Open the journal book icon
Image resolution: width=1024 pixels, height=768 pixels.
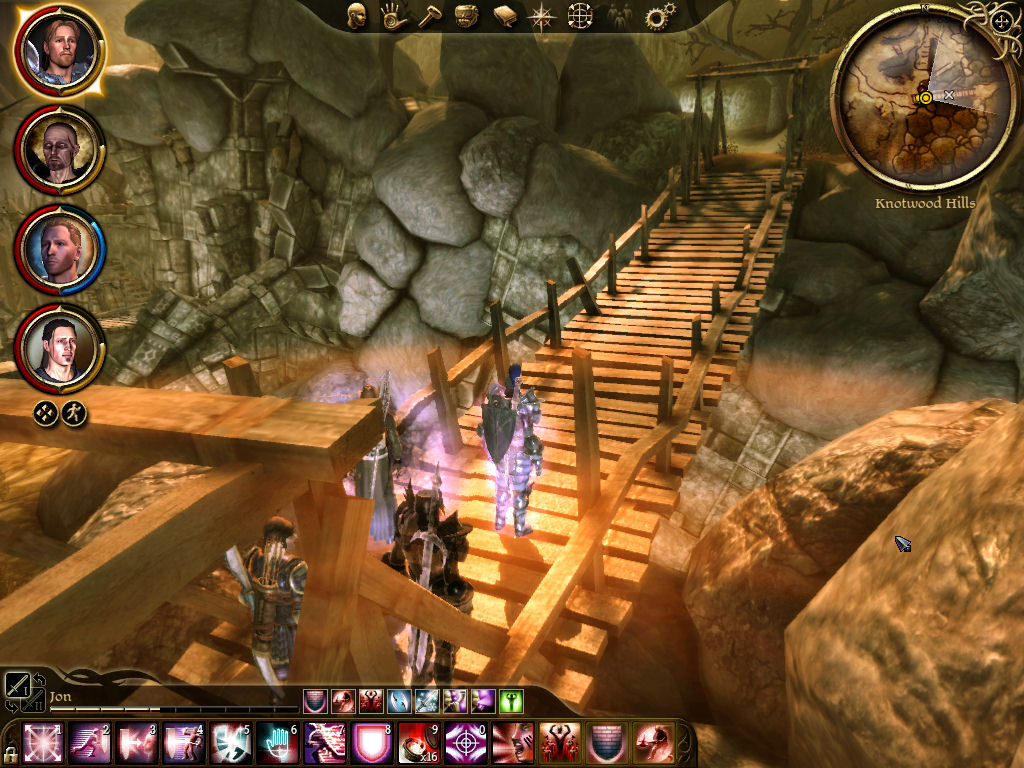pos(504,17)
